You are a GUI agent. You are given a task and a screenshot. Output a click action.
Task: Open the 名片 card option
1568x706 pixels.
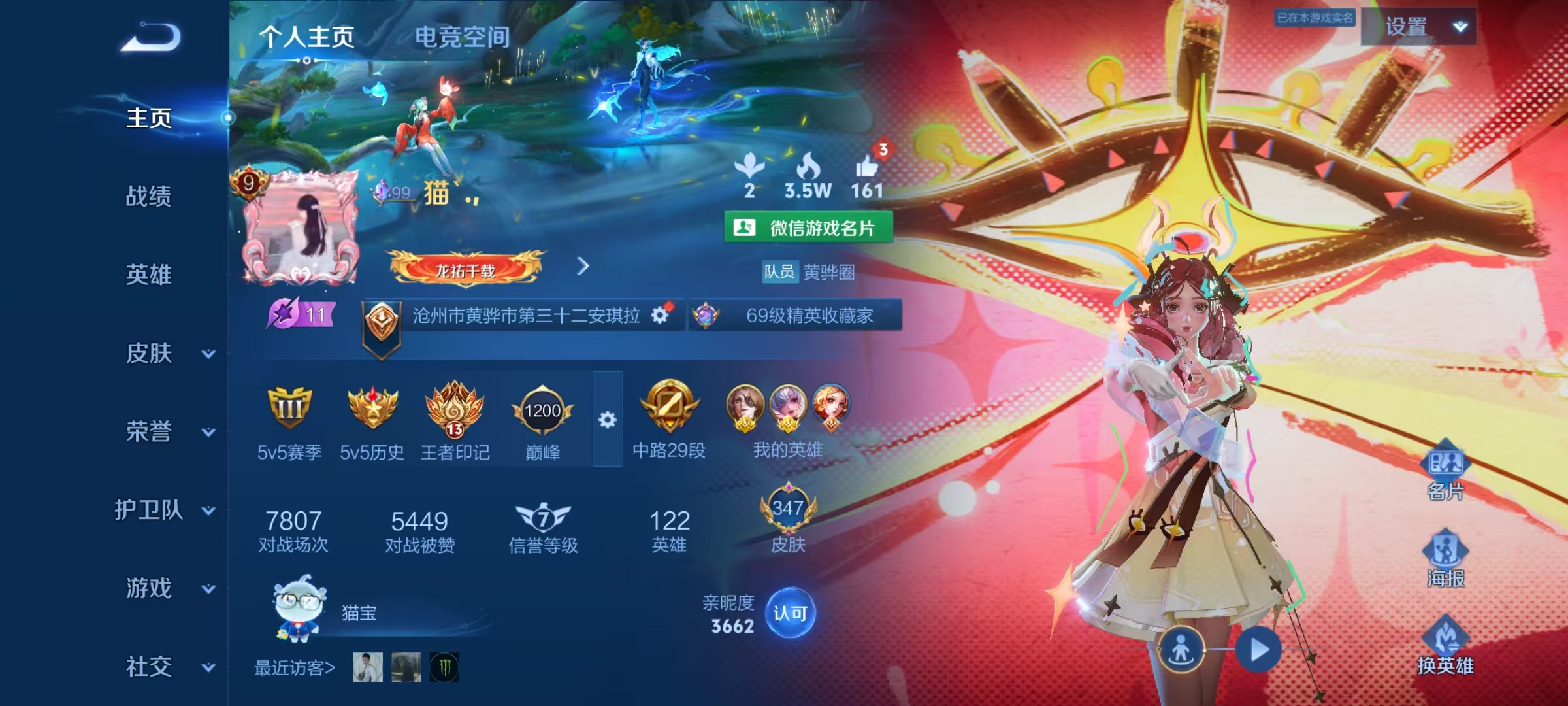pos(1445,469)
